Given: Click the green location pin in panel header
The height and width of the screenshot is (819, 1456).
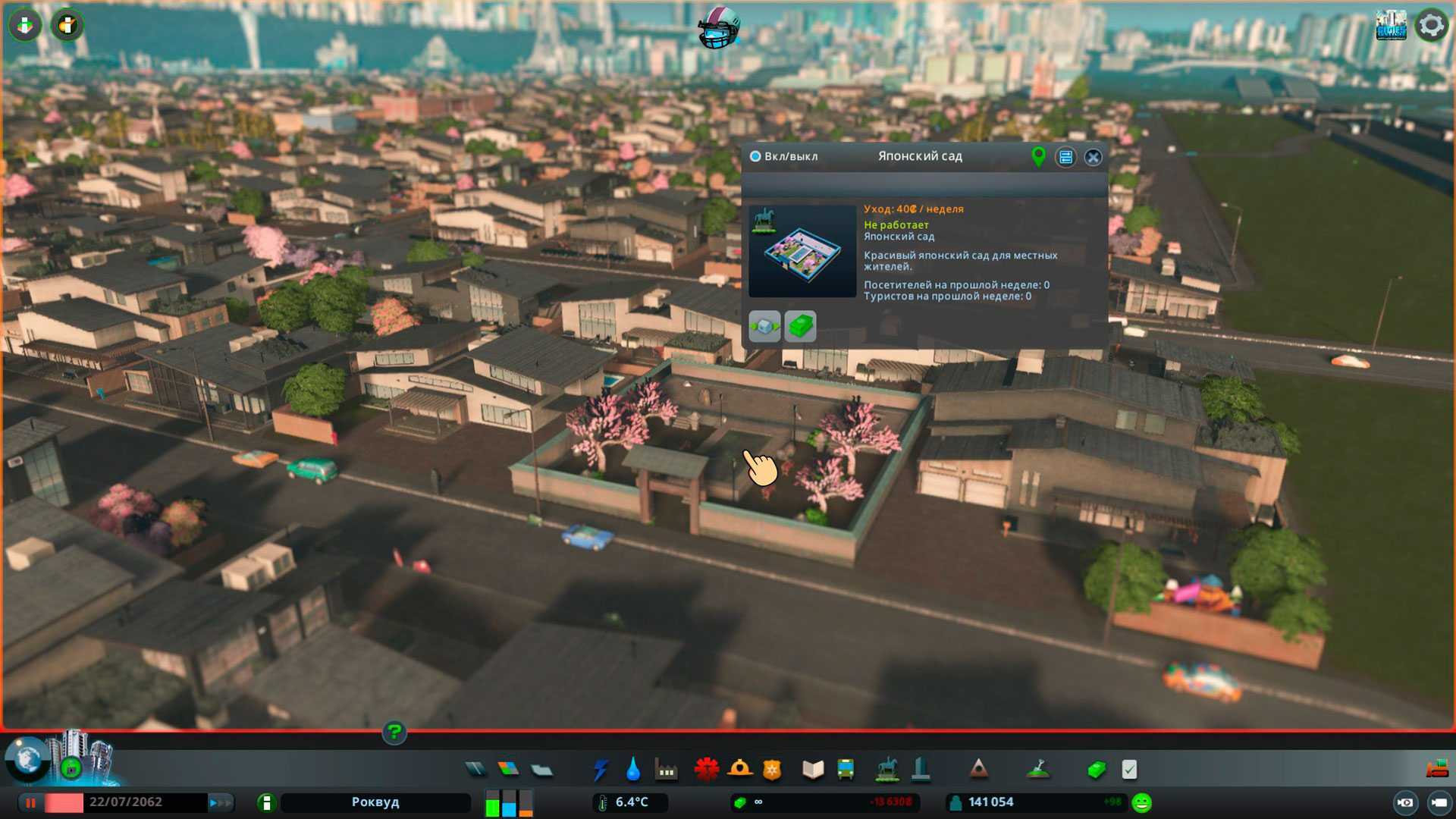Looking at the screenshot, I should coord(1038,156).
